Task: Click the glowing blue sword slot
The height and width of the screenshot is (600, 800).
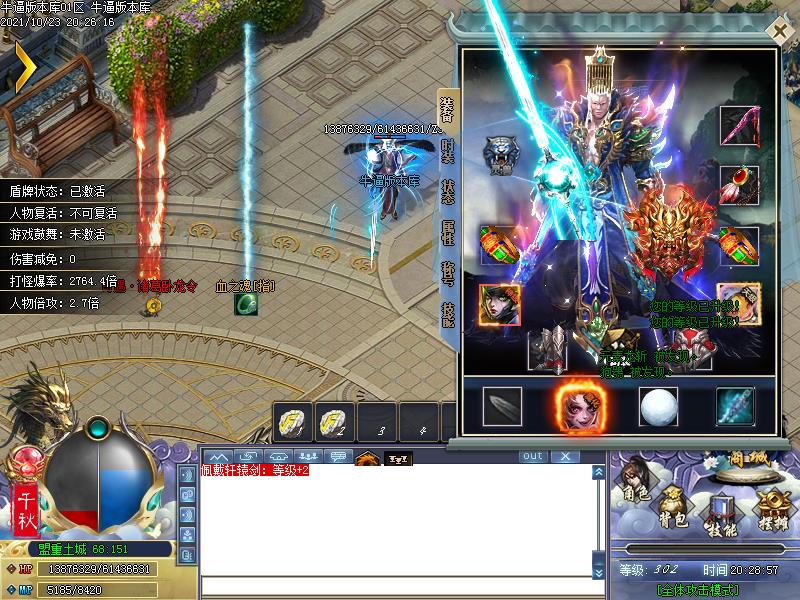Action: click(735, 405)
